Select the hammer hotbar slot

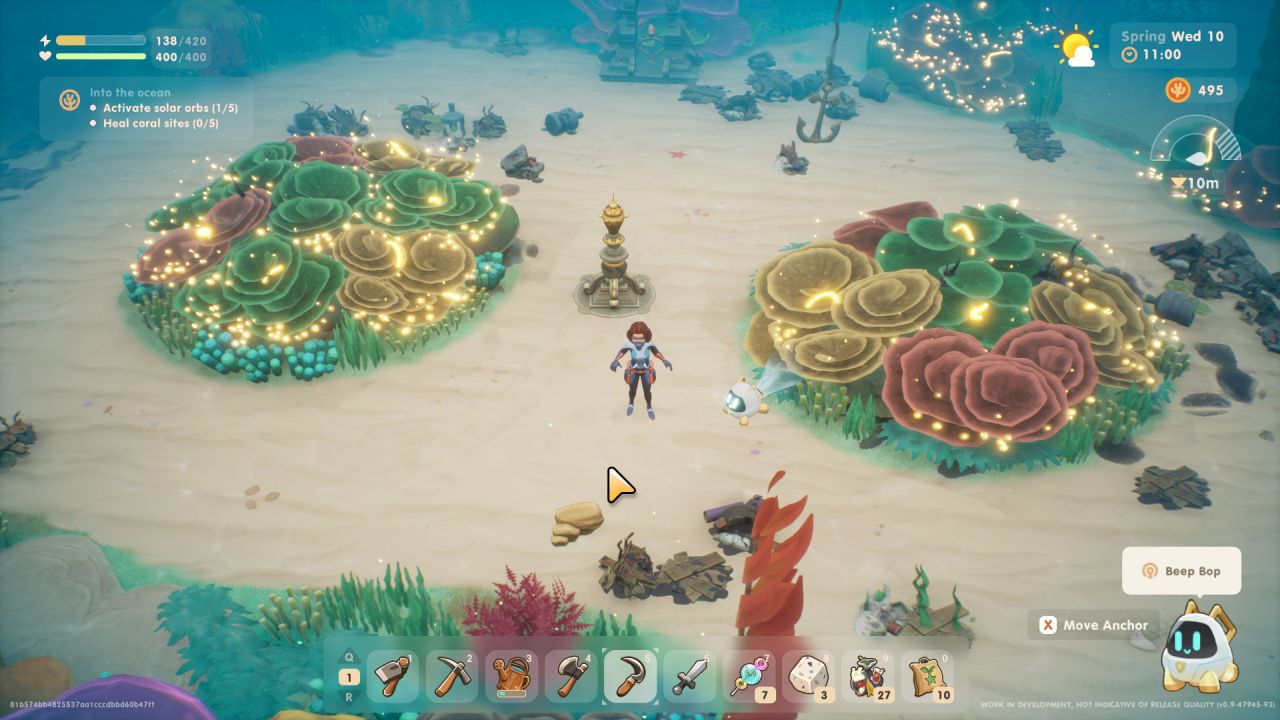click(392, 677)
